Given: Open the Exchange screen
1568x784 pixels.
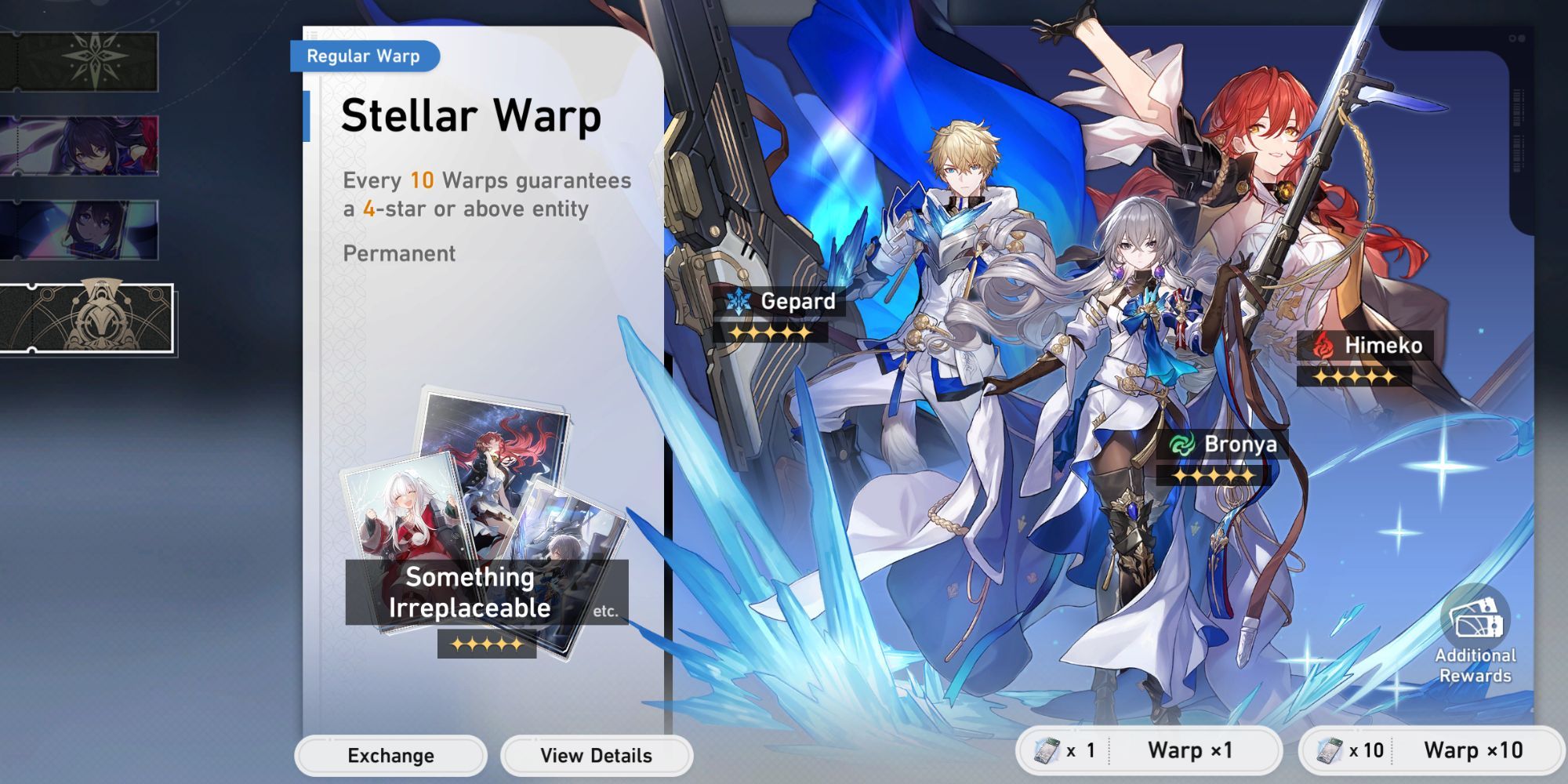Looking at the screenshot, I should pos(390,756).
